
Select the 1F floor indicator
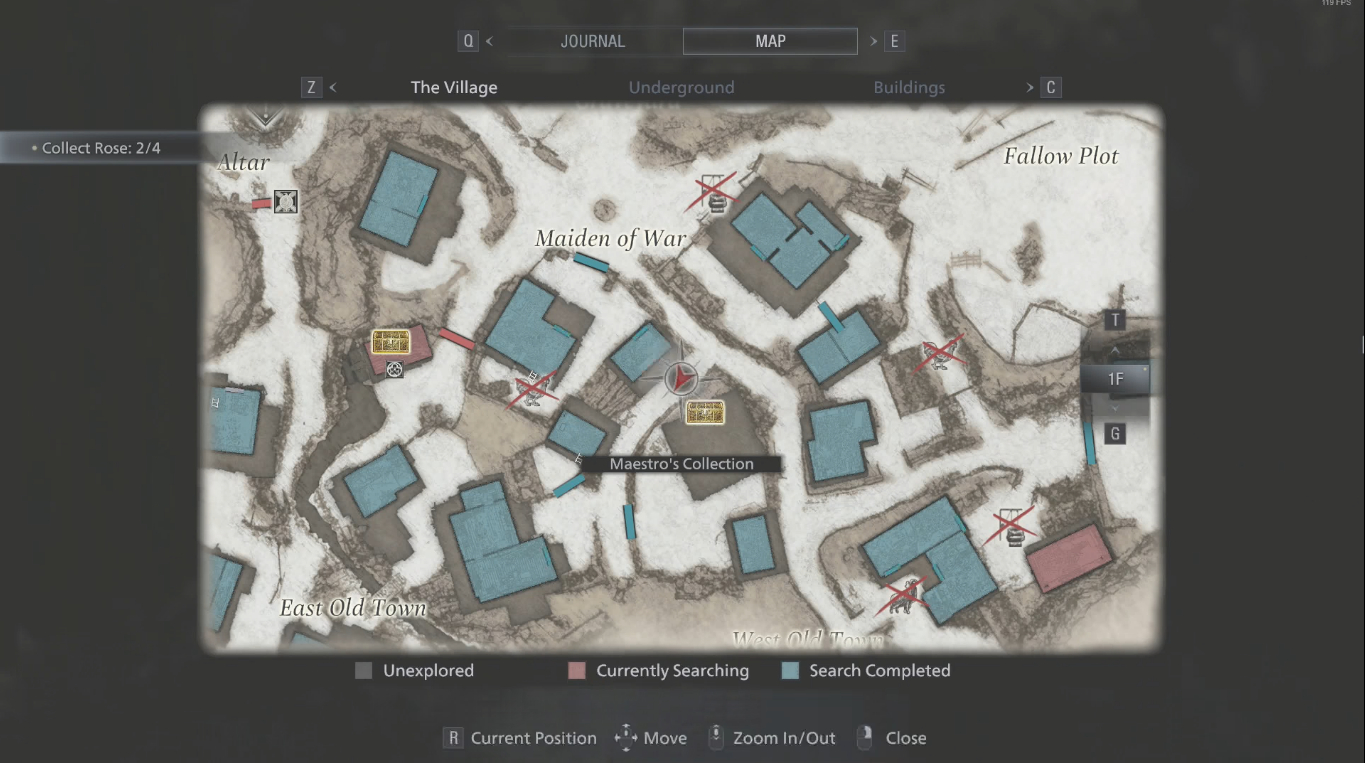[x=1114, y=379]
